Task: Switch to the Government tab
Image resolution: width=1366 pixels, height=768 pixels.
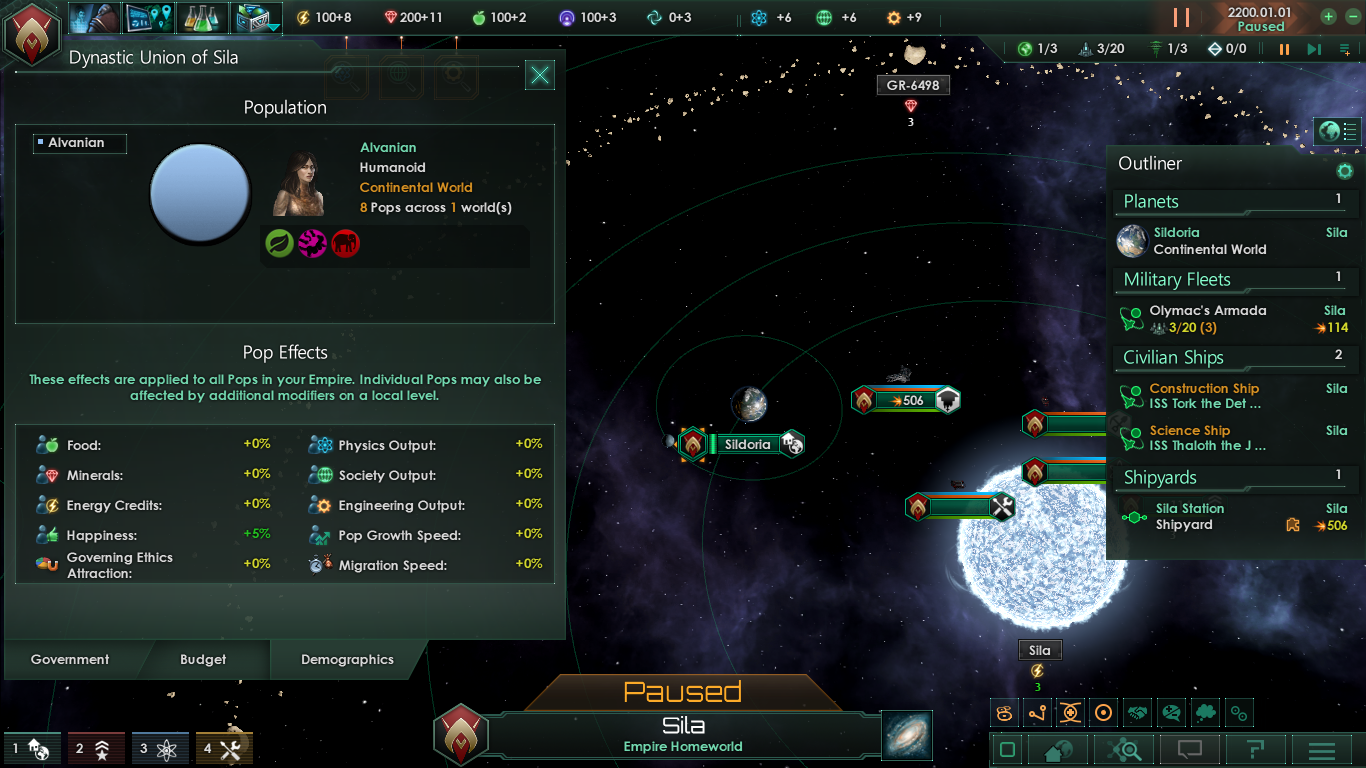Action: click(x=70, y=660)
